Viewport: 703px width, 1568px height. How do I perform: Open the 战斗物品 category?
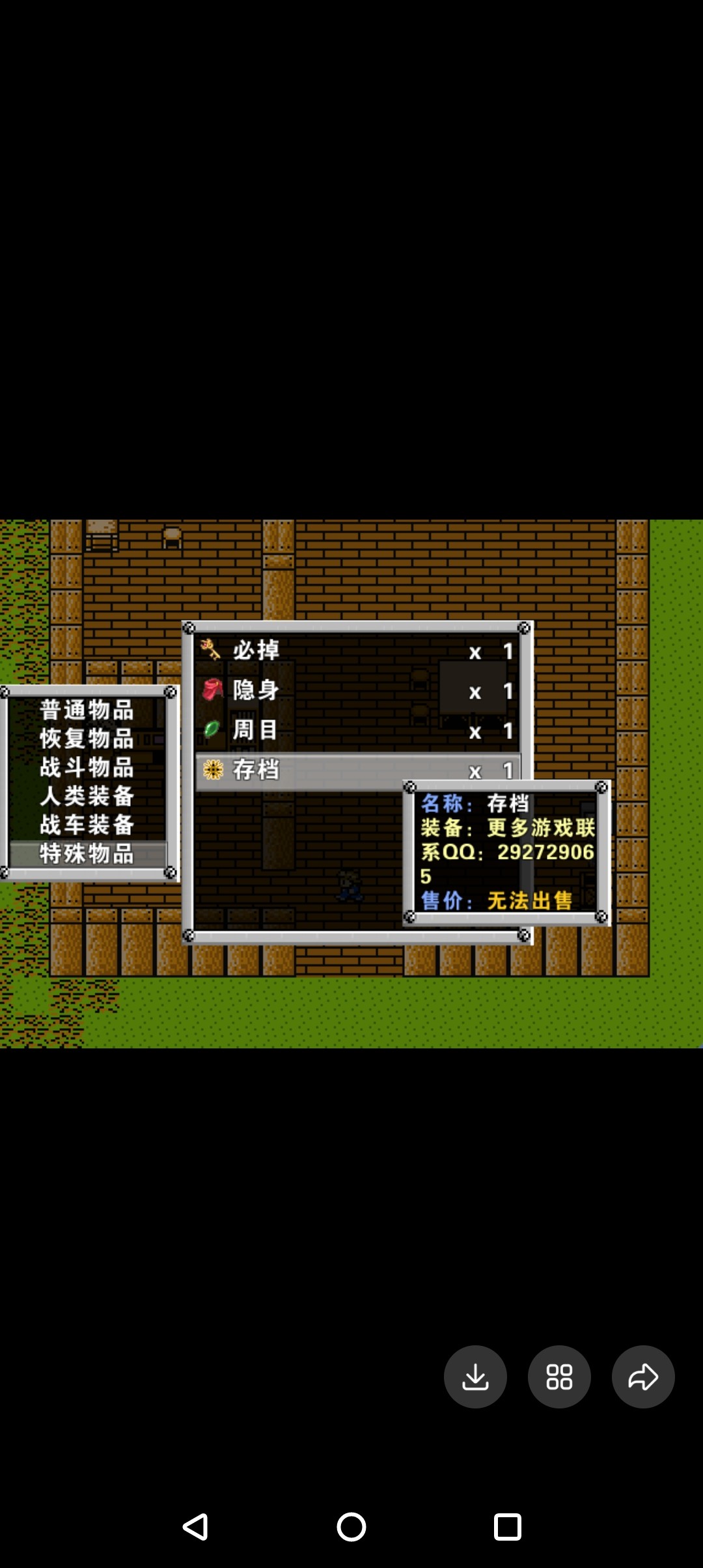coord(87,767)
